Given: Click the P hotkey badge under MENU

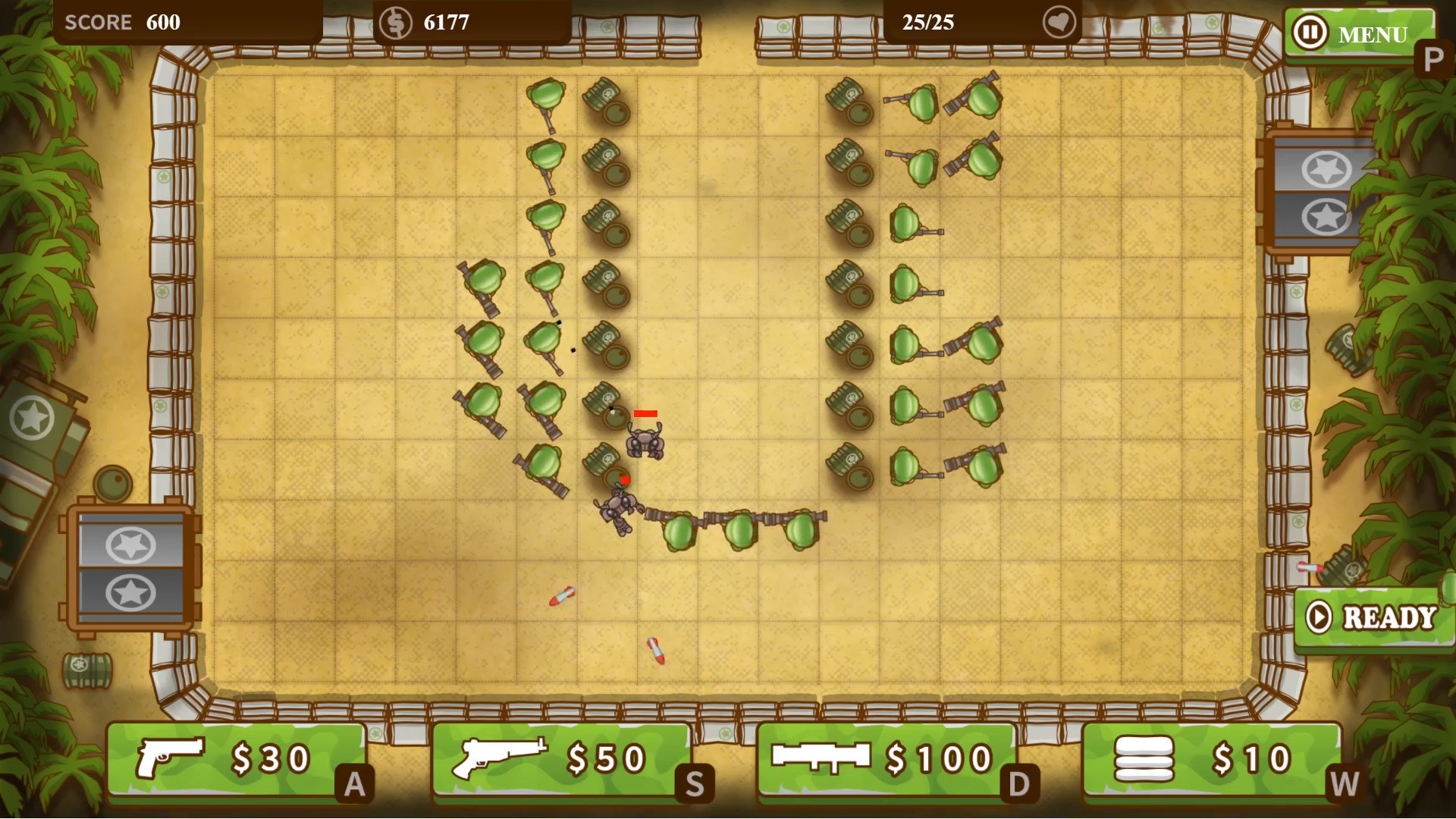Looking at the screenshot, I should pyautogui.click(x=1432, y=55).
